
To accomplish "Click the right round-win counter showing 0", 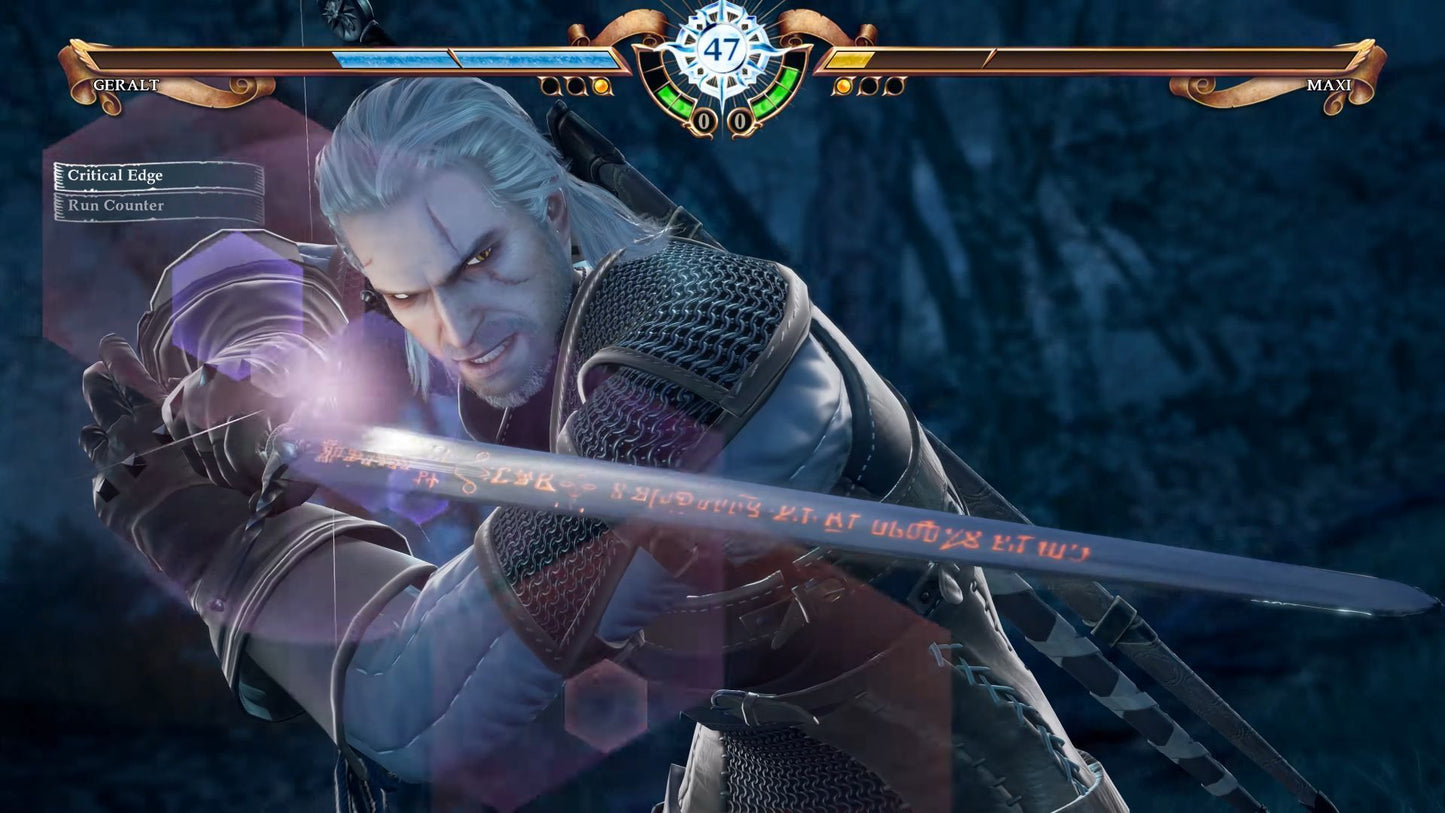I will click(740, 119).
